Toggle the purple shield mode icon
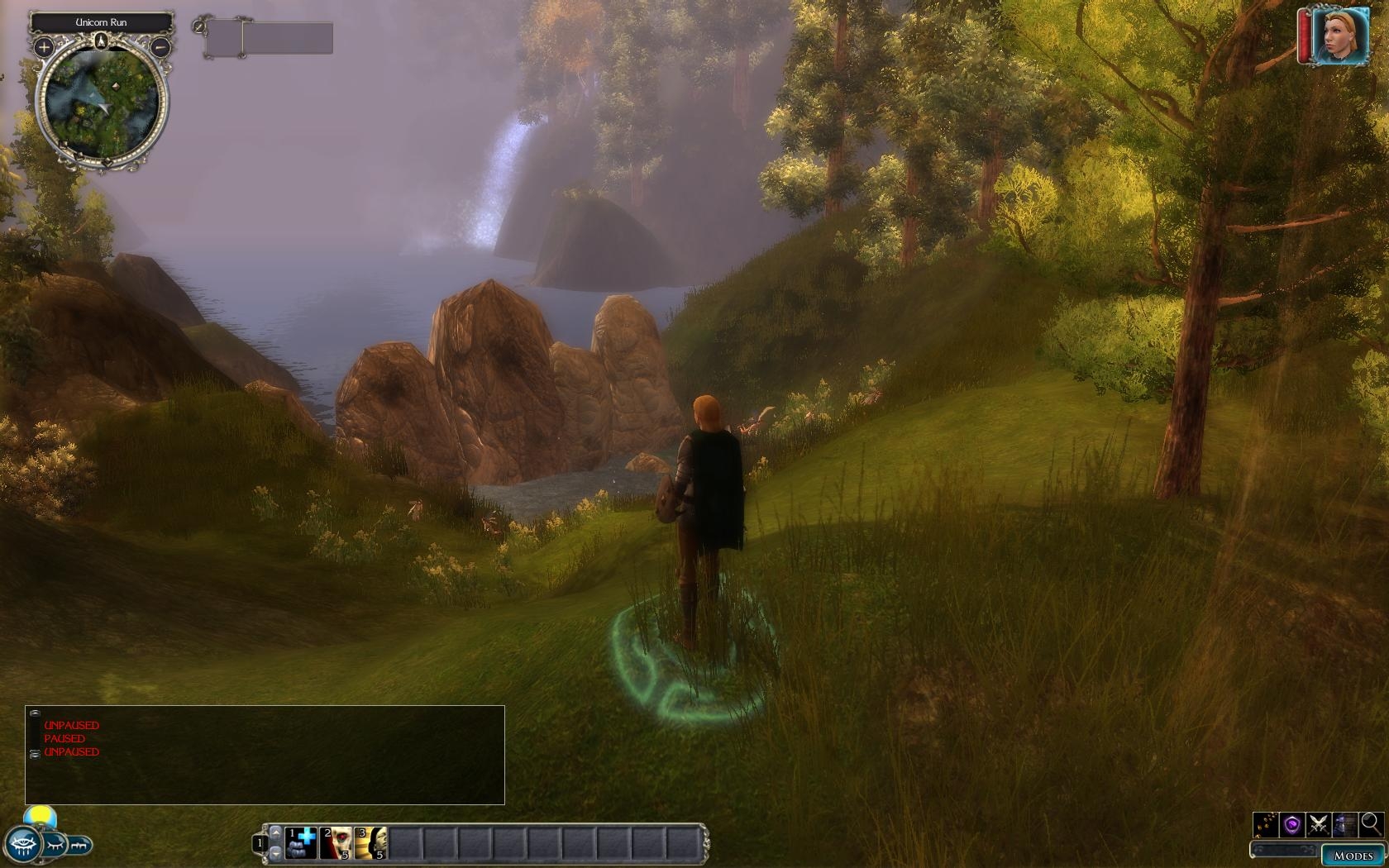This screenshot has width=1389, height=868. tap(1292, 824)
